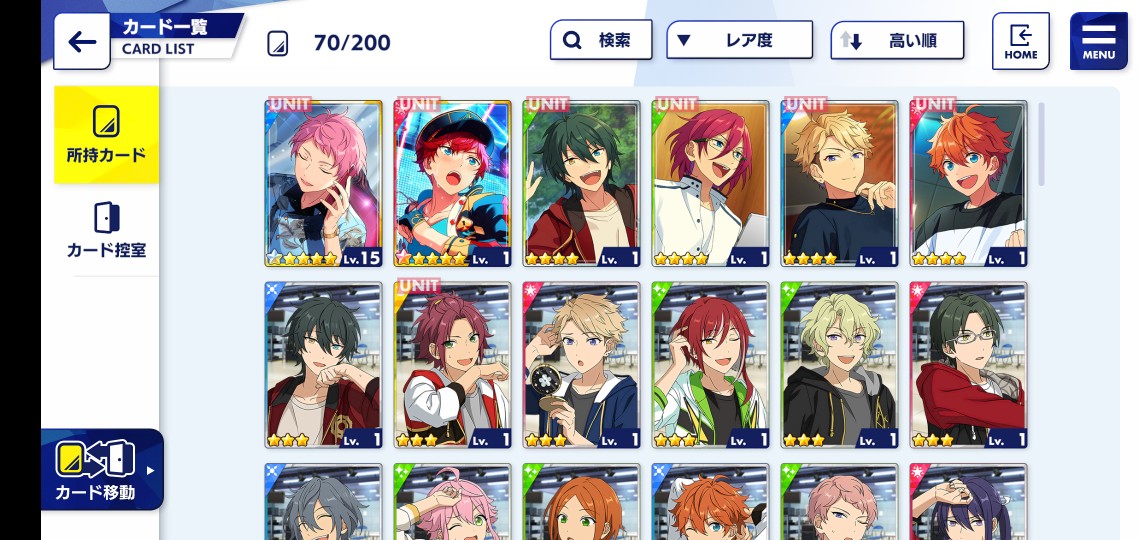This screenshot has height=540, width=1140.
Task: Select the red-haired card with blue cap
Action: 453,183
